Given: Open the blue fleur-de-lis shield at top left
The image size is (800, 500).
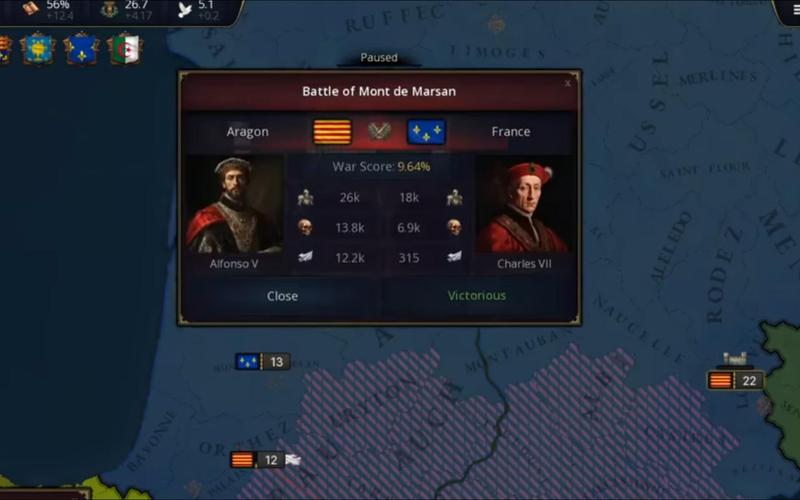Looking at the screenshot, I should click(x=81, y=48).
